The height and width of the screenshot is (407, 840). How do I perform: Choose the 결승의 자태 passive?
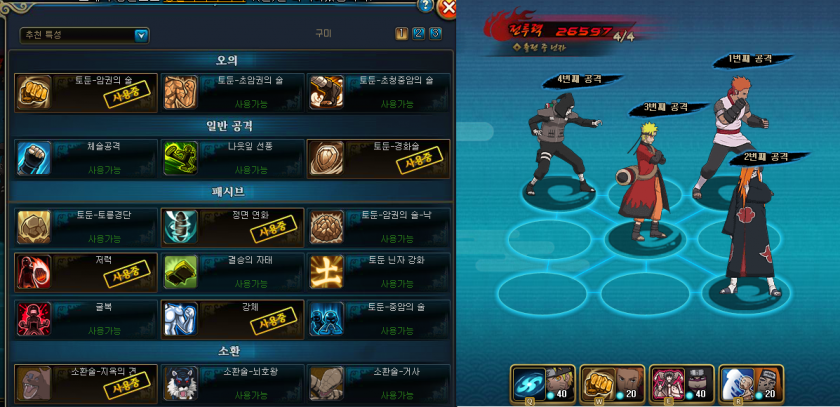click(231, 272)
